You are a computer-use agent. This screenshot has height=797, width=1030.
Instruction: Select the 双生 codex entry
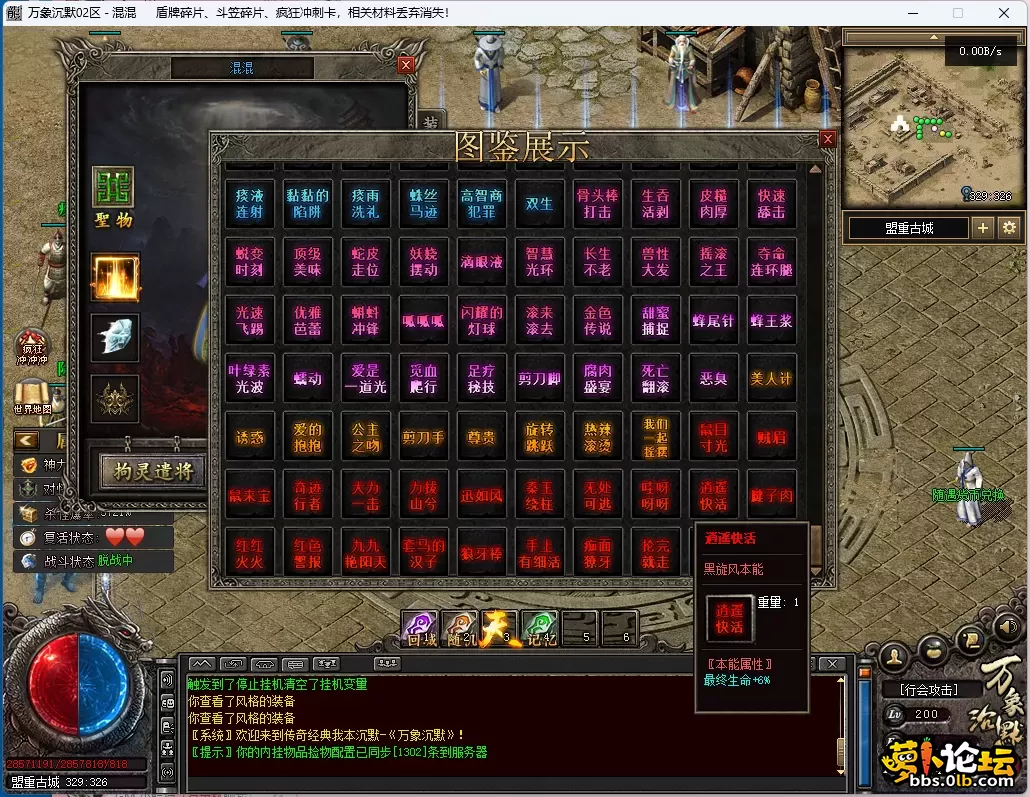click(x=539, y=204)
